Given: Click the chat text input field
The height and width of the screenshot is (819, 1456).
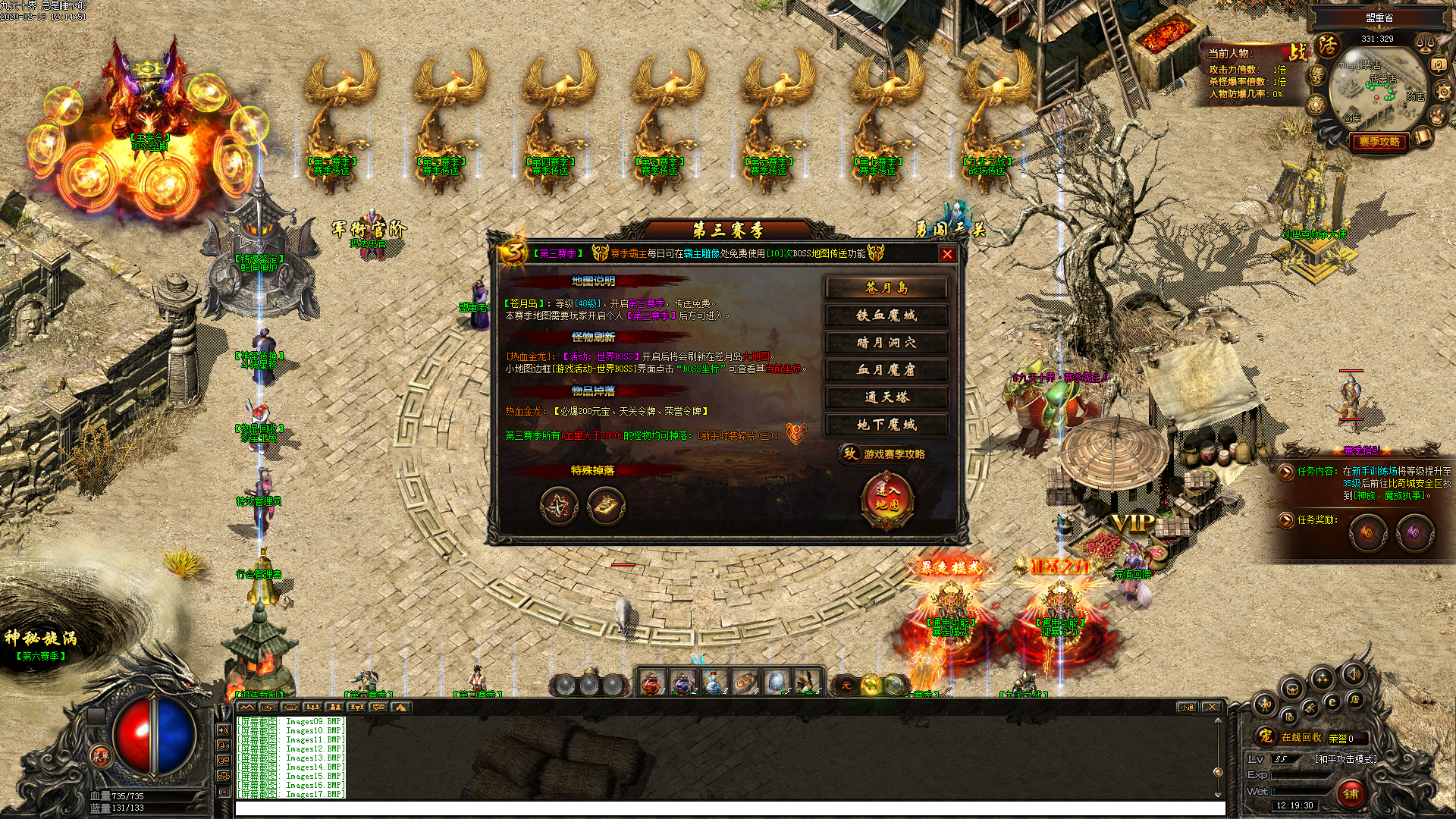Looking at the screenshot, I should [728, 809].
